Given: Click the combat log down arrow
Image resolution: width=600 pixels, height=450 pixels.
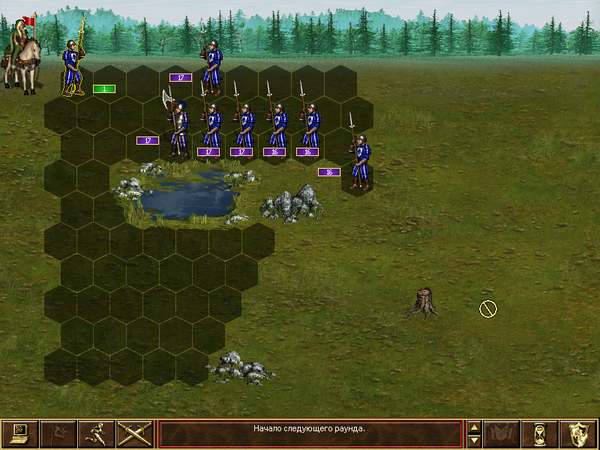Looking at the screenshot, I should (475, 441).
